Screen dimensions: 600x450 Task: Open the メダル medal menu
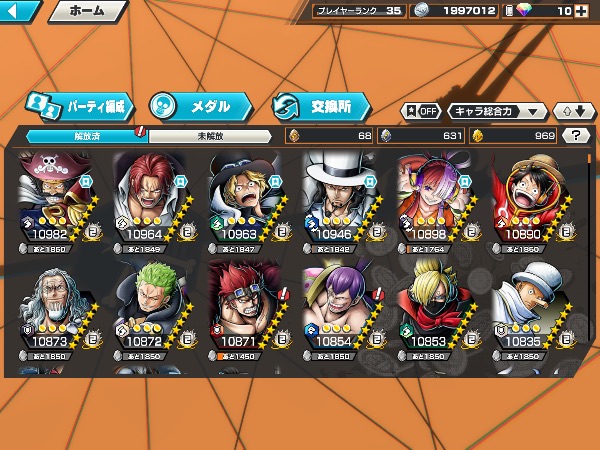click(198, 105)
